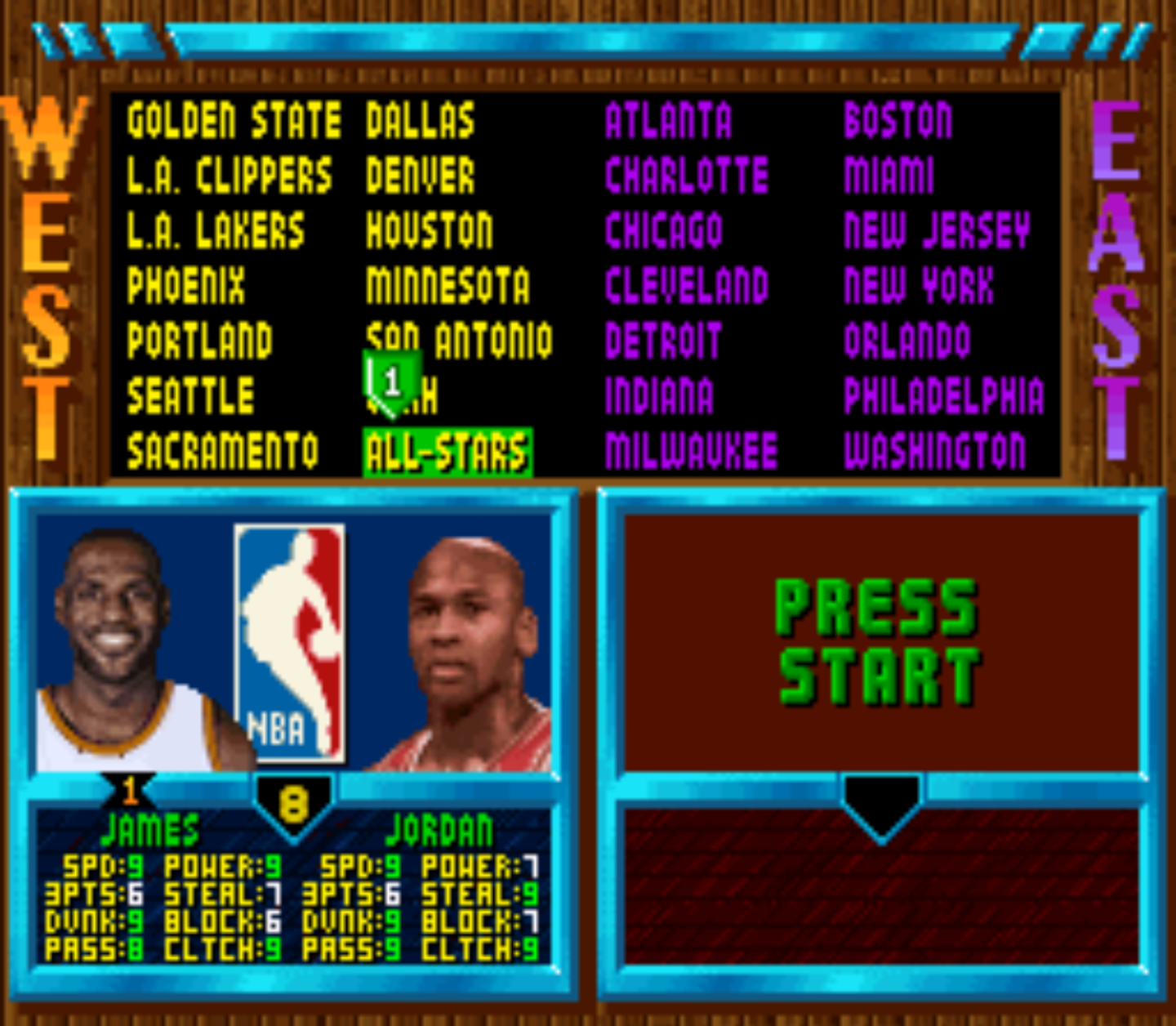
Task: Click the number 8 pennant badge
Action: (294, 805)
